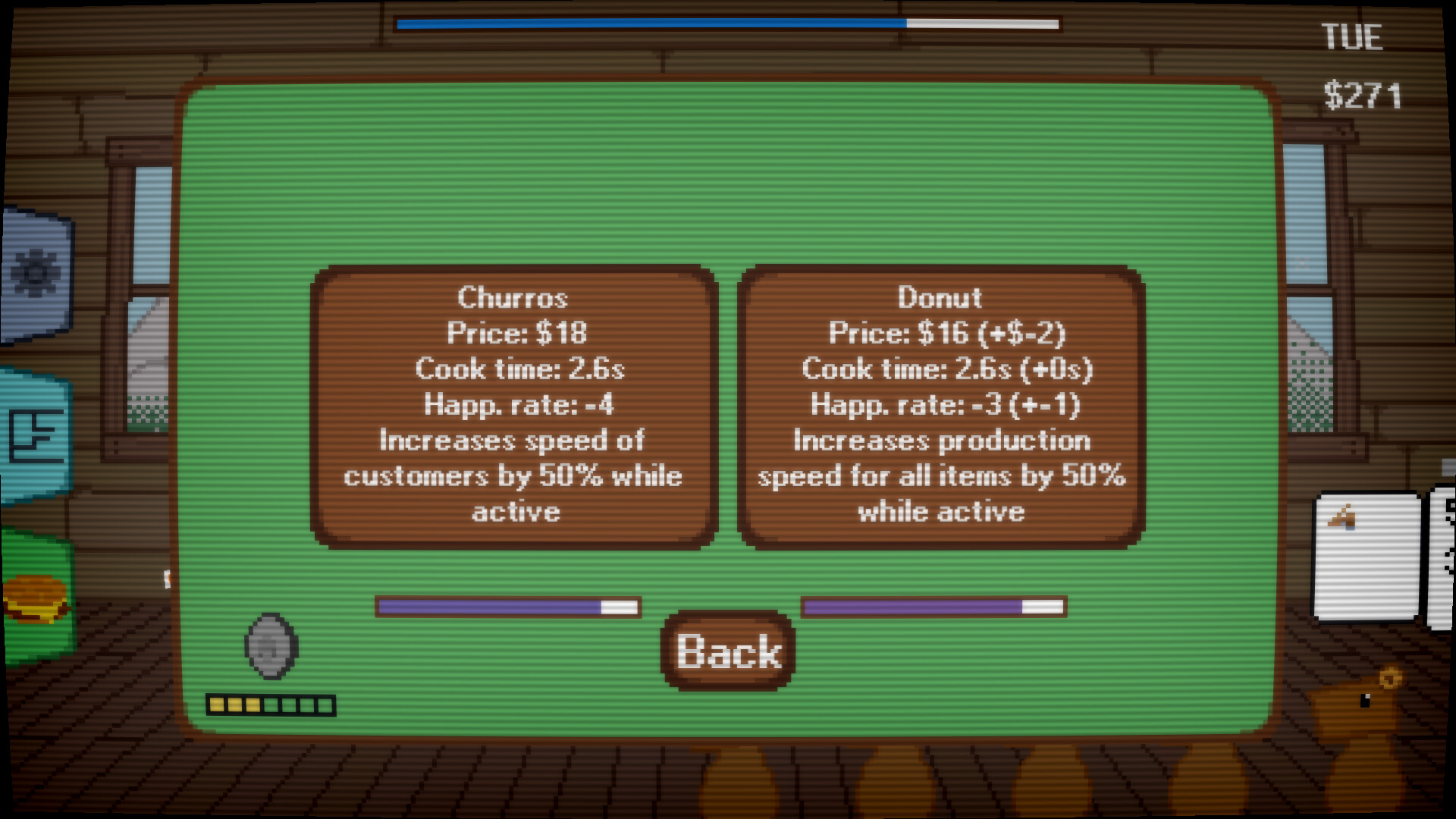Select the green burger icon on the left edge

click(34, 599)
